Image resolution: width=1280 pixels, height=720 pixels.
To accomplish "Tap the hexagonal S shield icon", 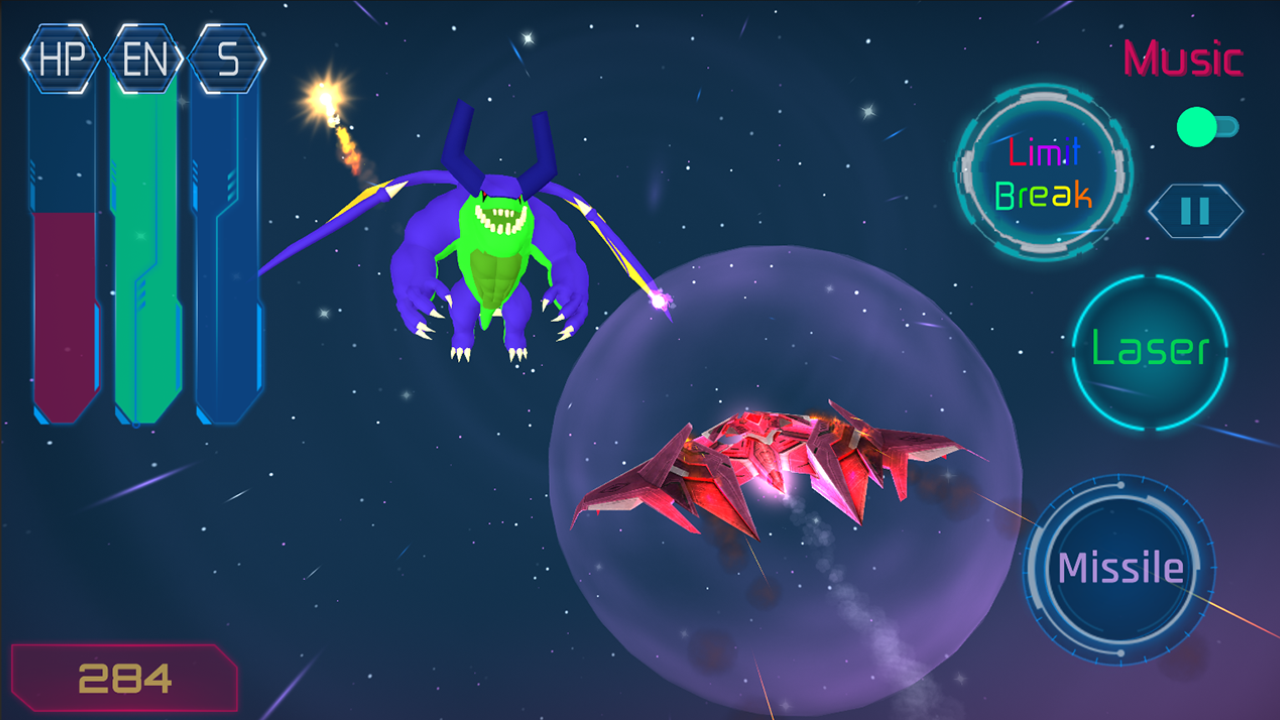I will [x=226, y=57].
